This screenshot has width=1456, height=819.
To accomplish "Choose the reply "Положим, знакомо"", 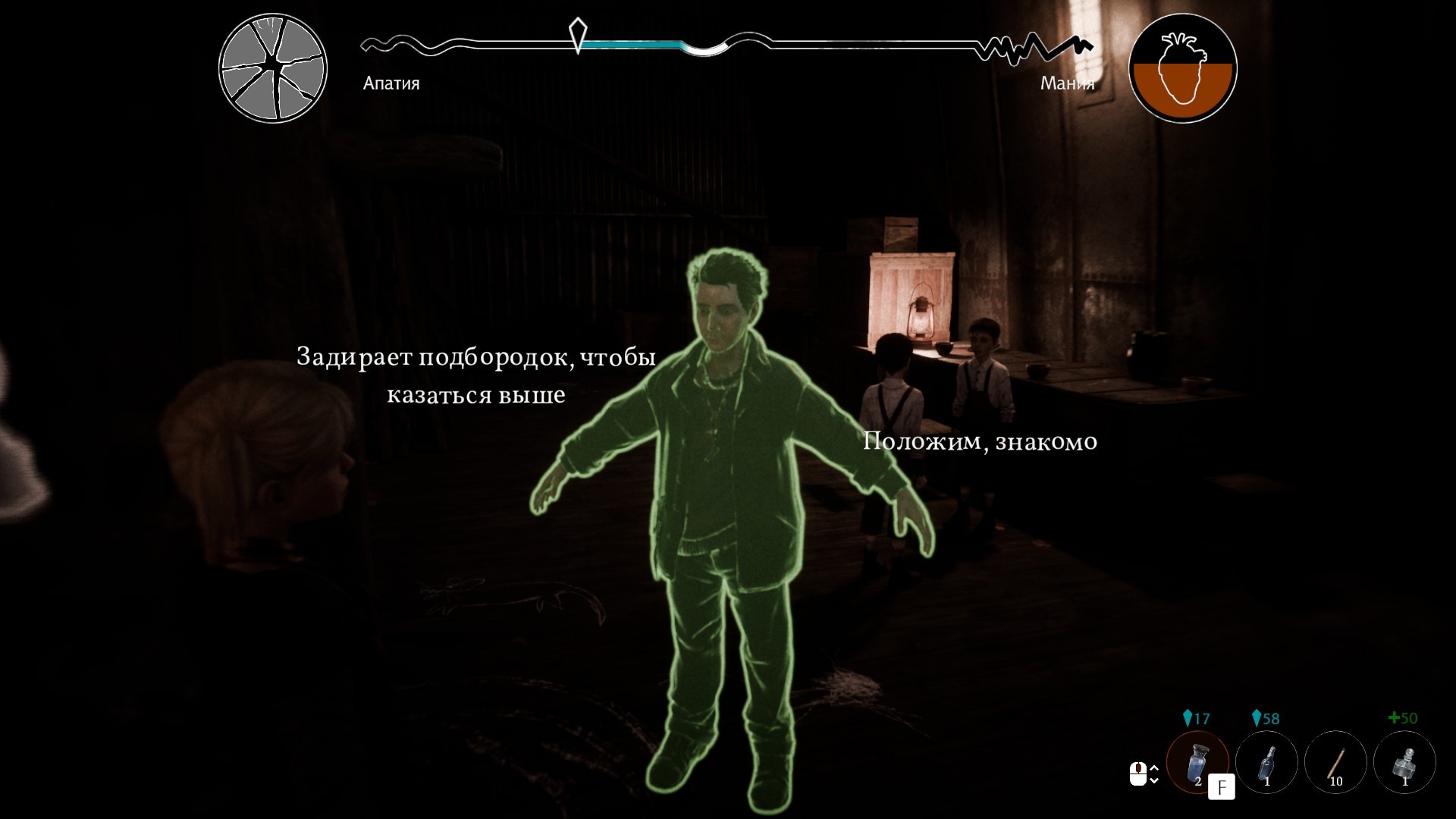I will (980, 441).
